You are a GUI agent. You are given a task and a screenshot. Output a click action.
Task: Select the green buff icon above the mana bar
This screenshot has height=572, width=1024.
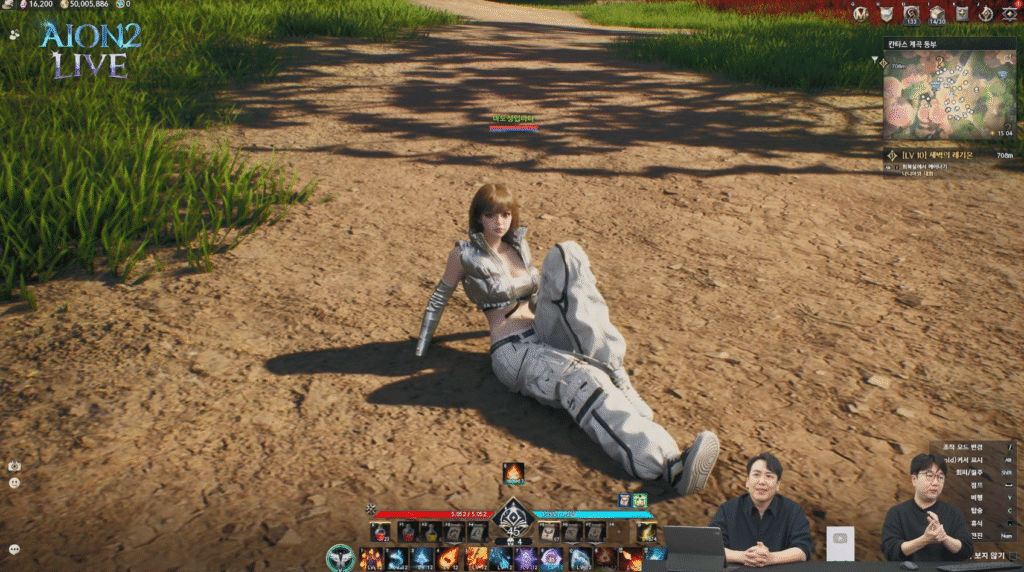(640, 499)
